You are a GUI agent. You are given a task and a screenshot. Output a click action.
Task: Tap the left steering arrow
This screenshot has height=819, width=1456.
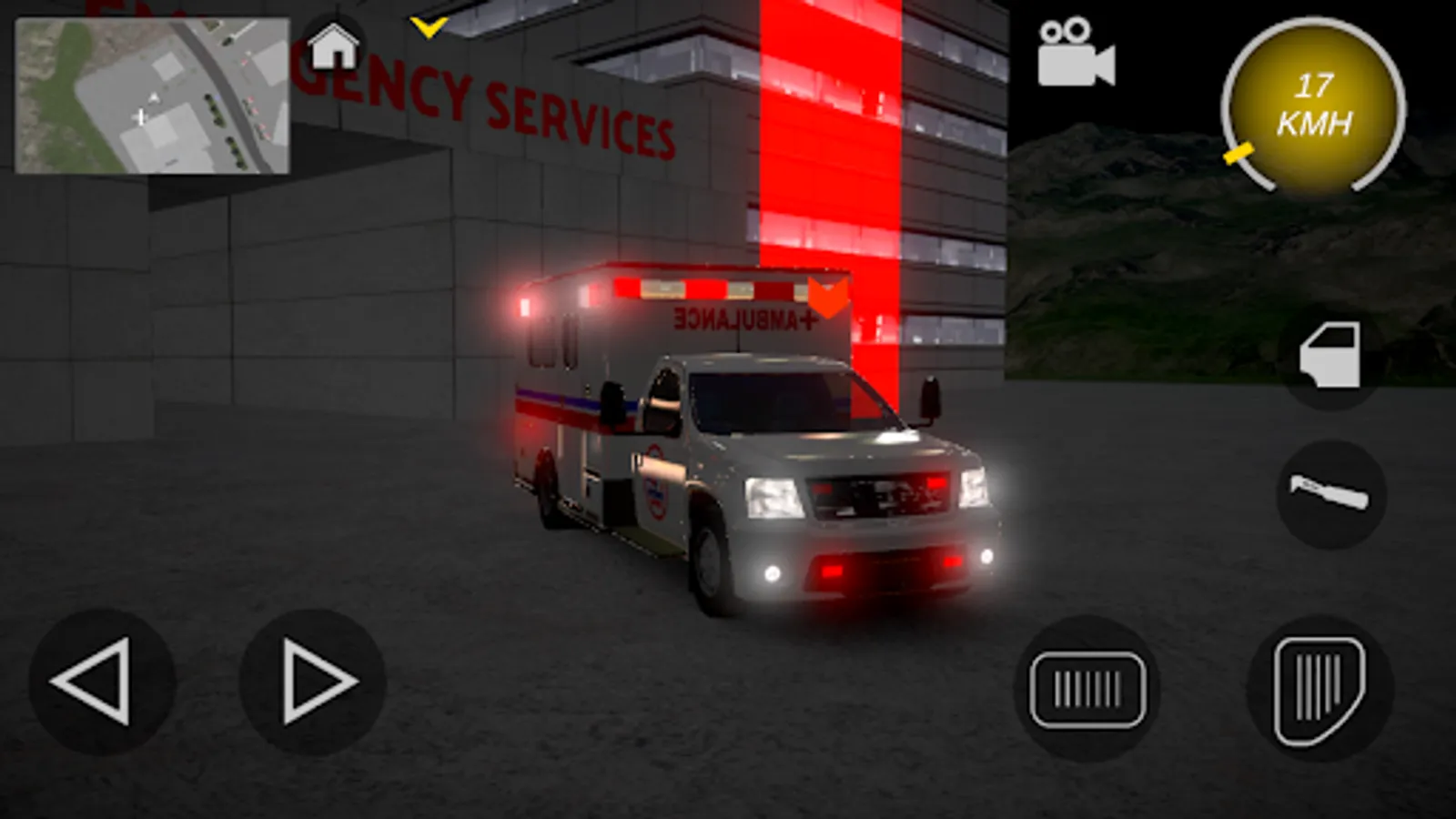coord(103,678)
